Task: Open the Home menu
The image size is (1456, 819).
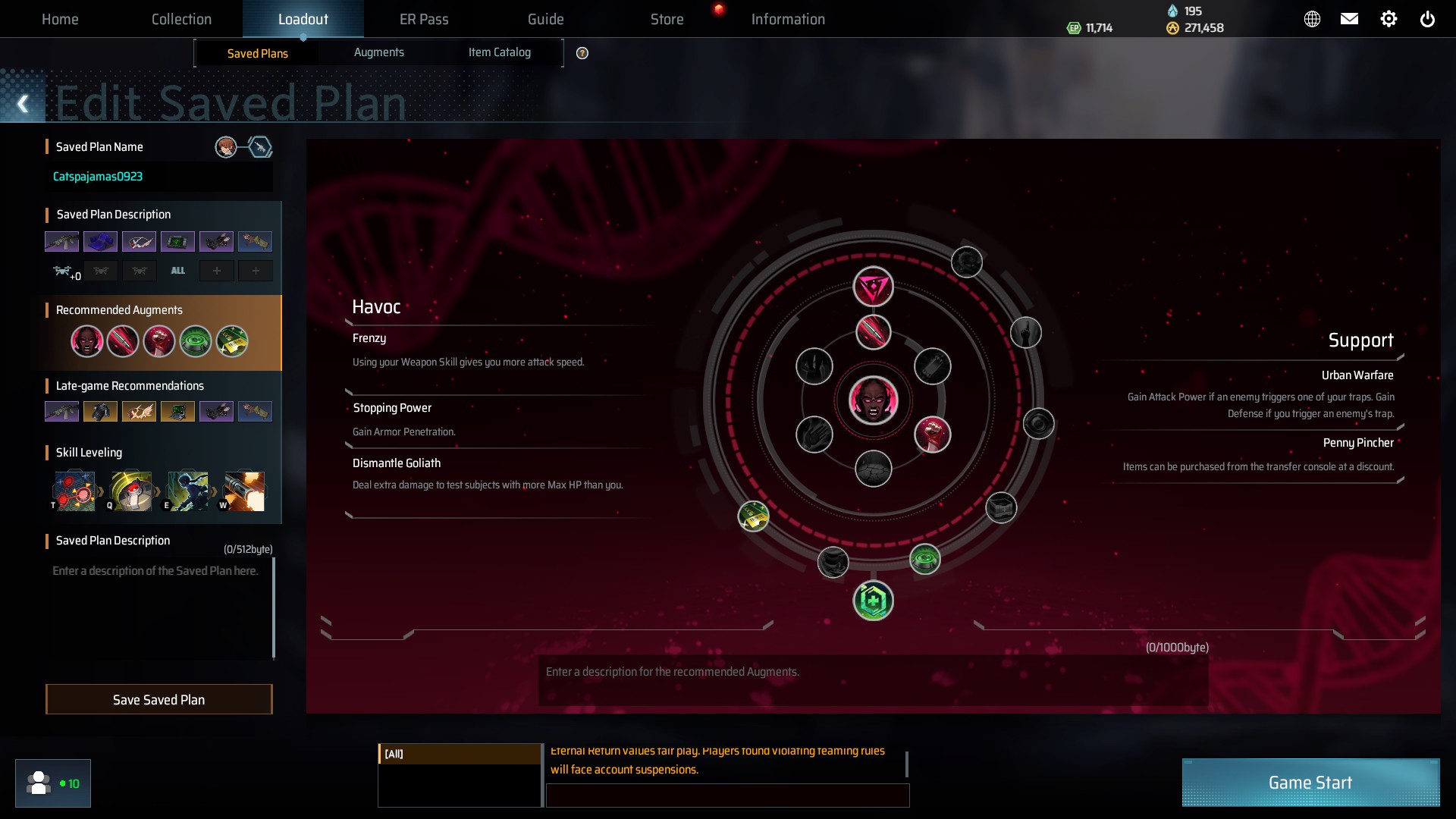Action: coord(60,19)
